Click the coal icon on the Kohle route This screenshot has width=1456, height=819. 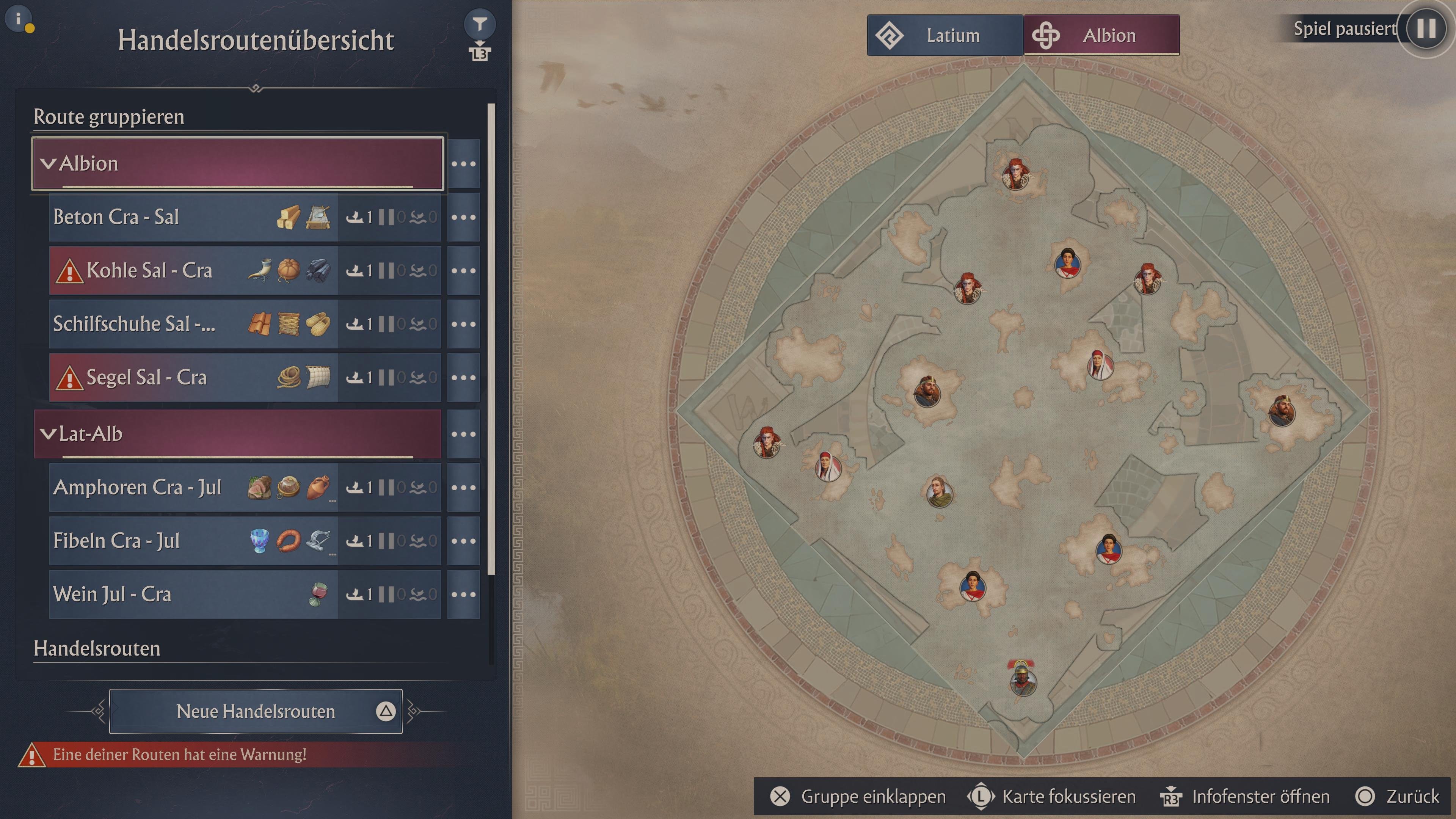click(x=319, y=270)
